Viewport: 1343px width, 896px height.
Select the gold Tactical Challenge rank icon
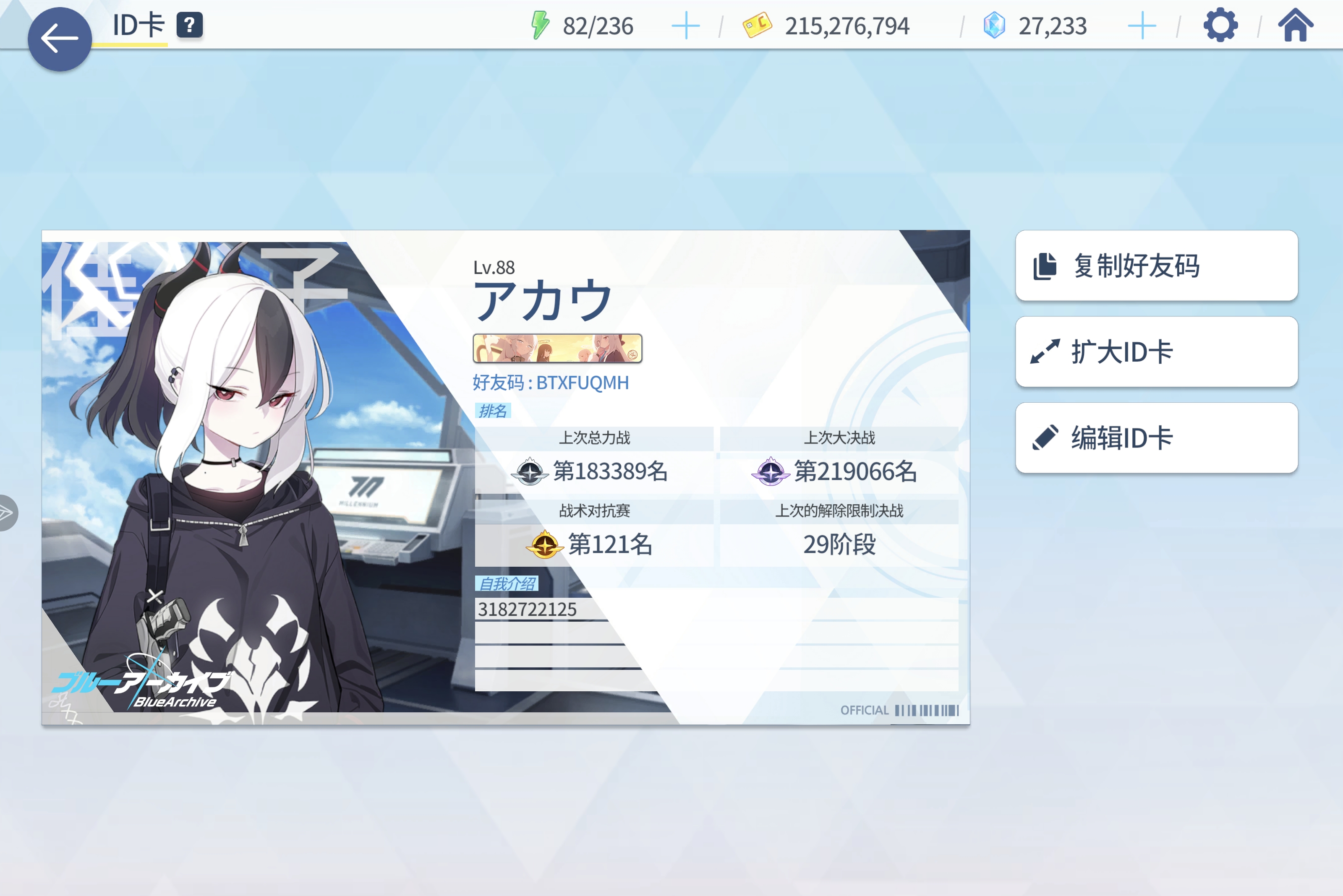pyautogui.click(x=544, y=544)
